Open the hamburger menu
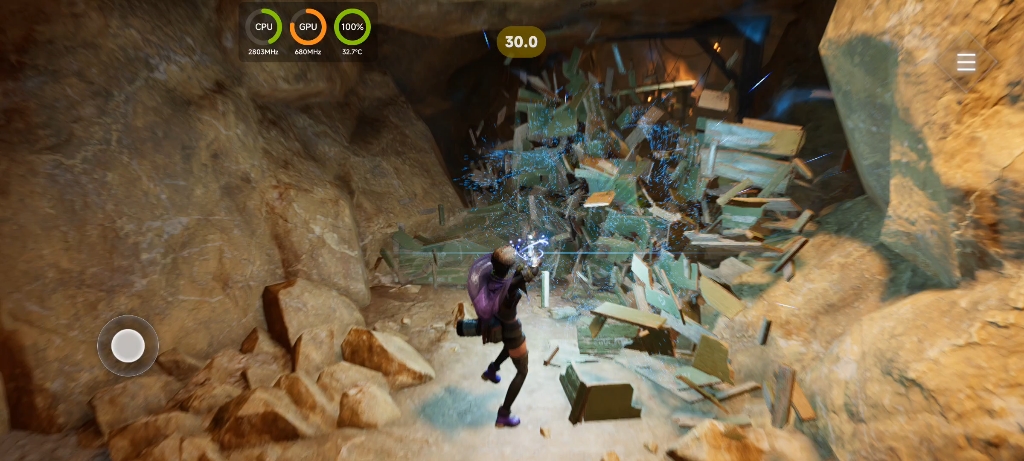The height and width of the screenshot is (461, 1024). 966,63
